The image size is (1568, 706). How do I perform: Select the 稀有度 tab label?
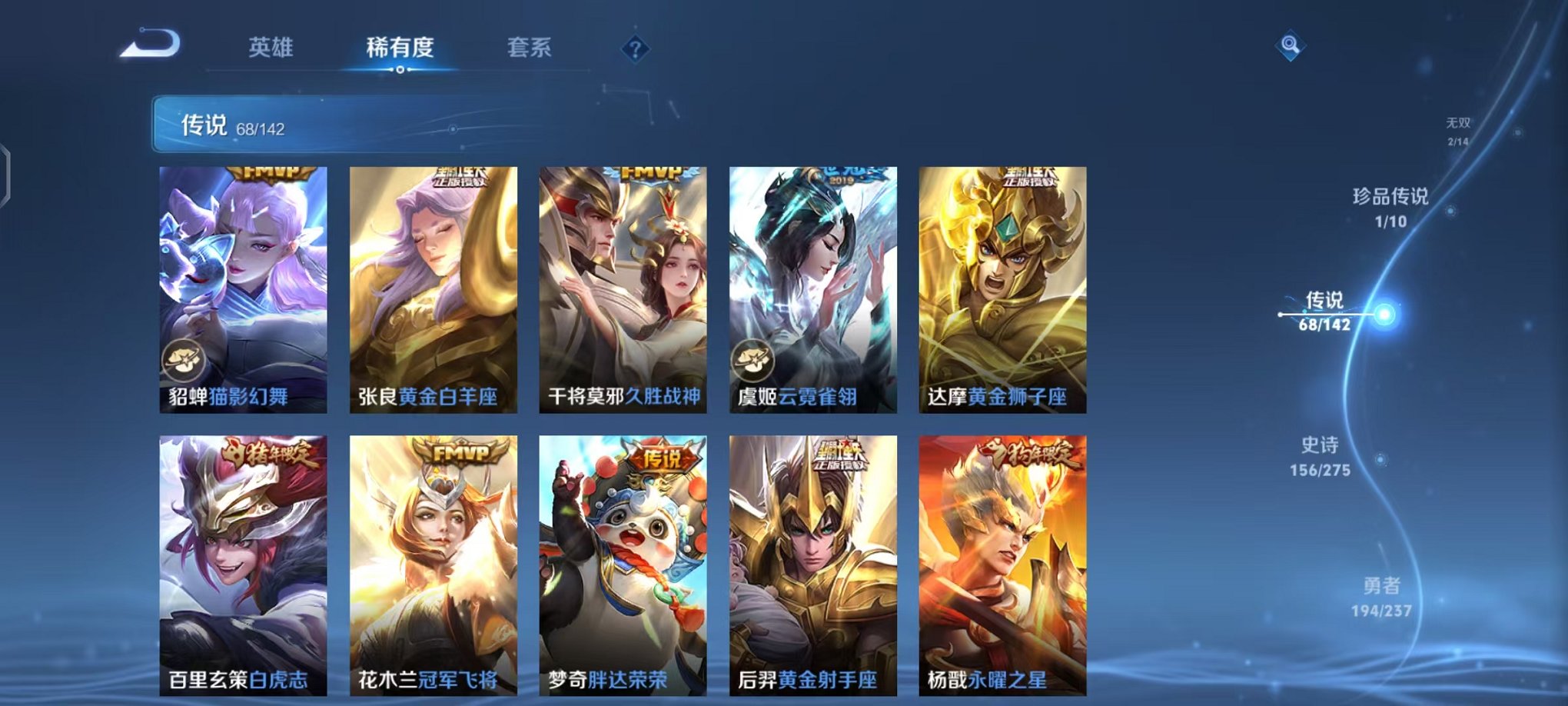pyautogui.click(x=401, y=48)
